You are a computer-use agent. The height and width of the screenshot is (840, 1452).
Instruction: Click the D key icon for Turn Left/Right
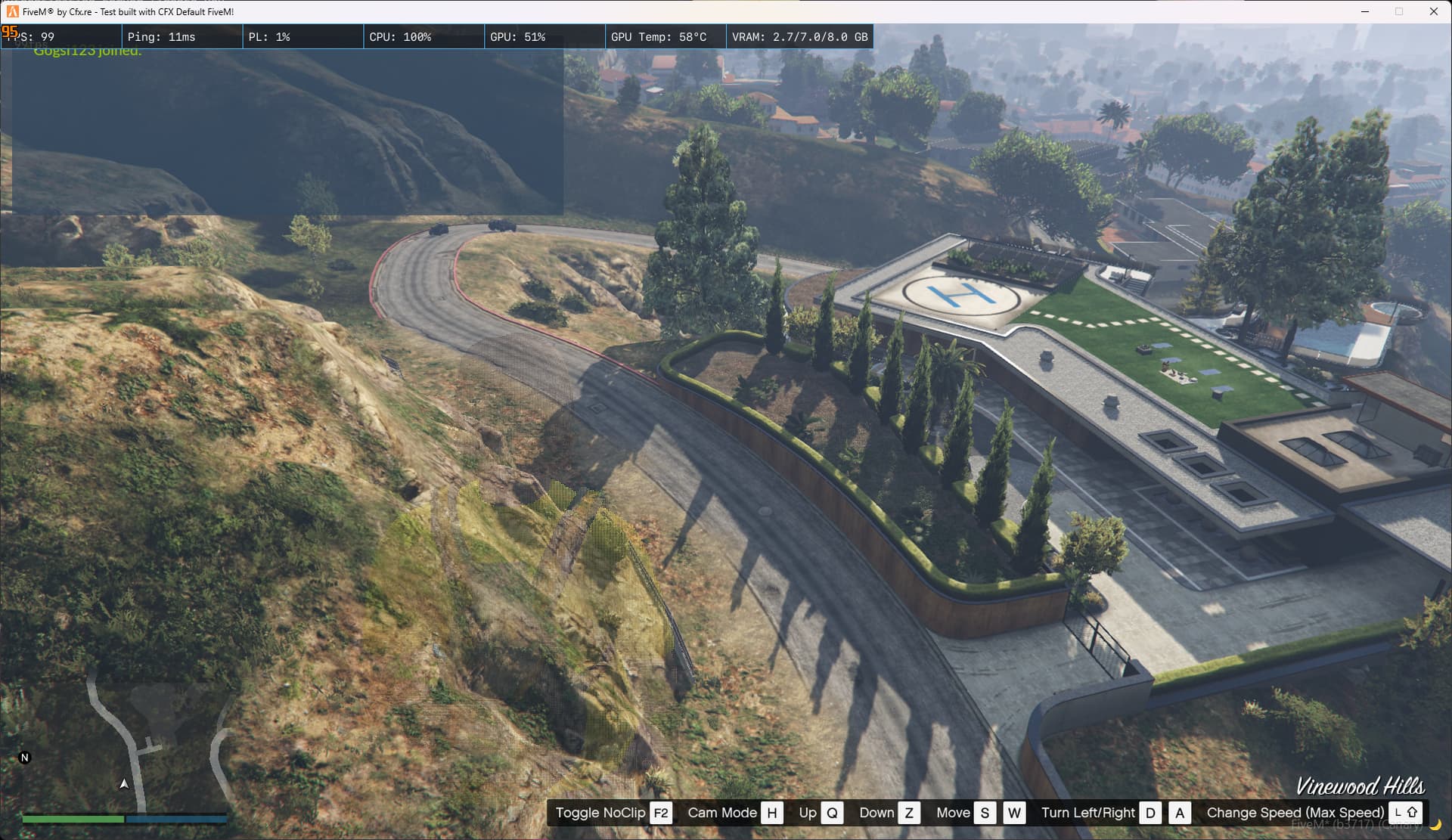click(1150, 813)
